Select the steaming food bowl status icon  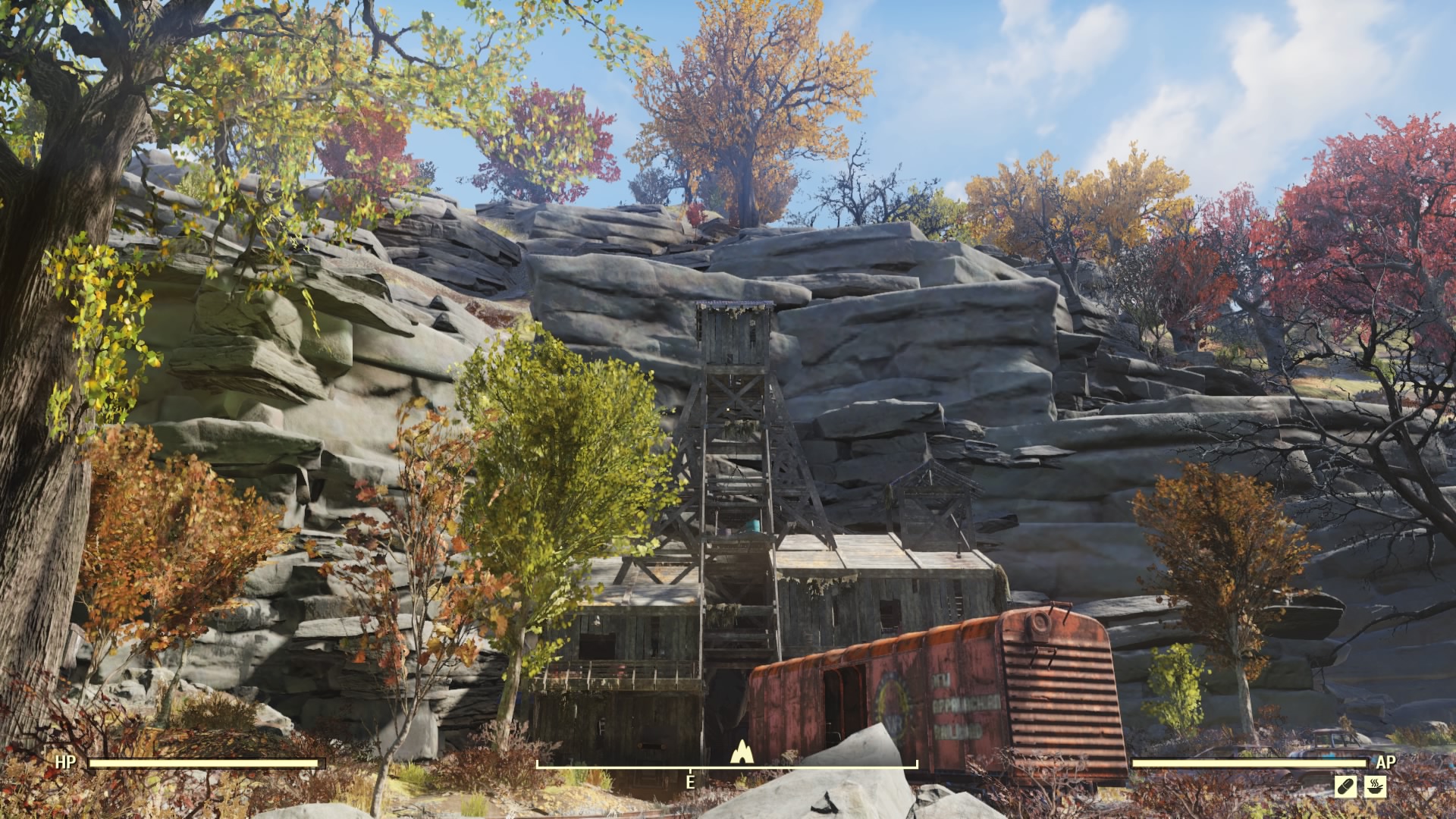(x=1376, y=786)
